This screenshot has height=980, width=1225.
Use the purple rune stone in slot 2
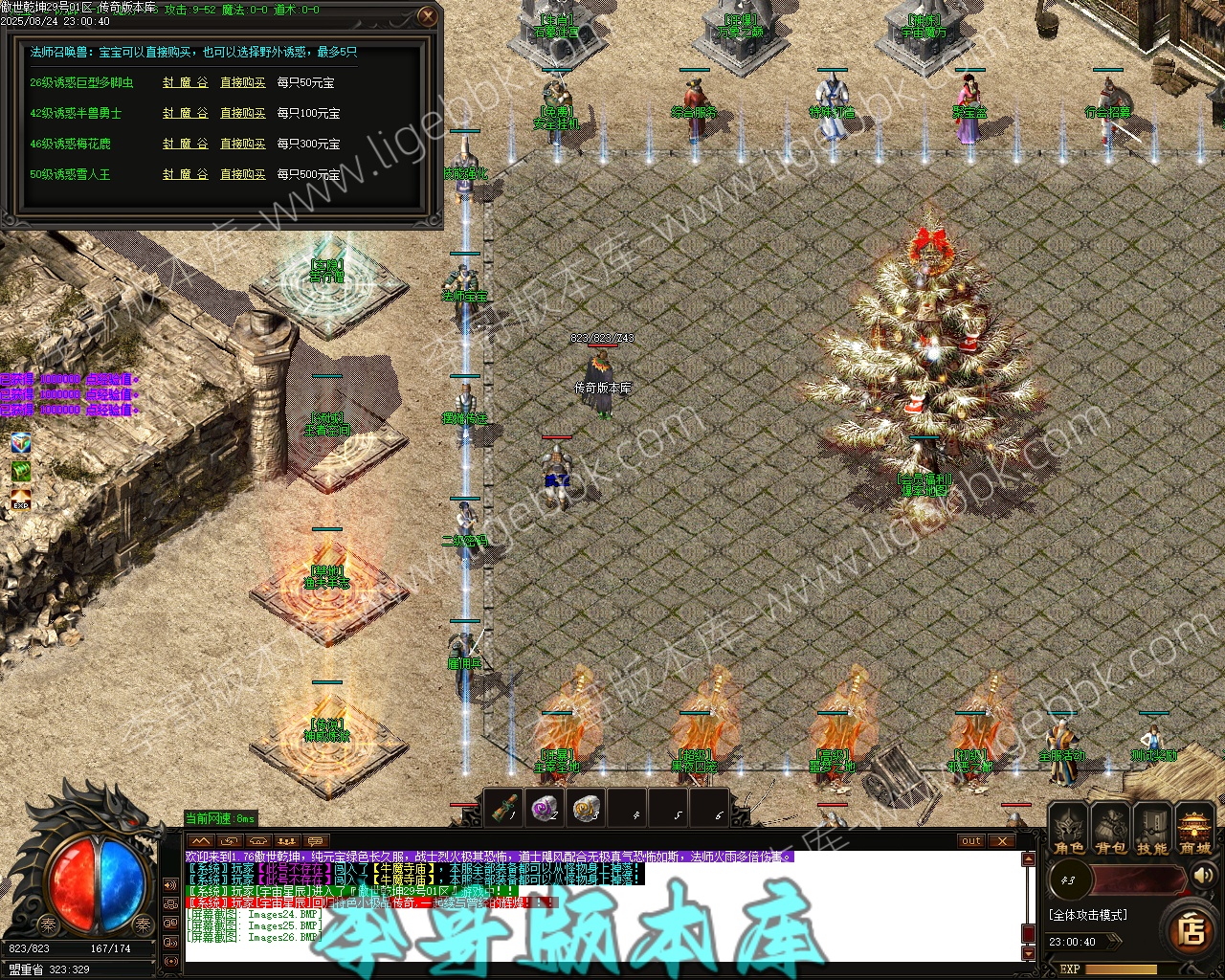(x=546, y=809)
